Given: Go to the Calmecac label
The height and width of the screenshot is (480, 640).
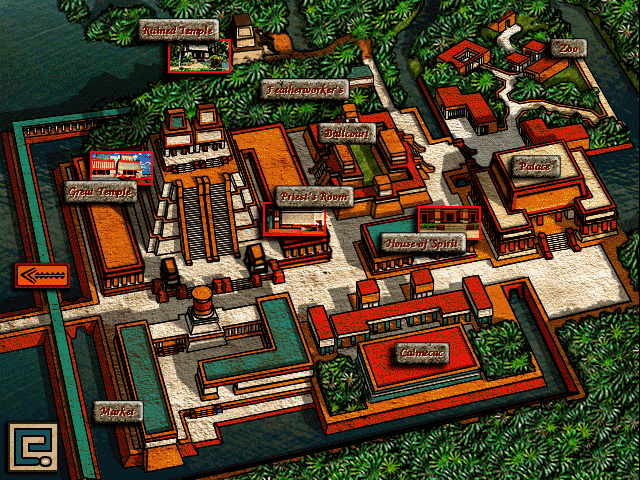Looking at the screenshot, I should (x=421, y=354).
